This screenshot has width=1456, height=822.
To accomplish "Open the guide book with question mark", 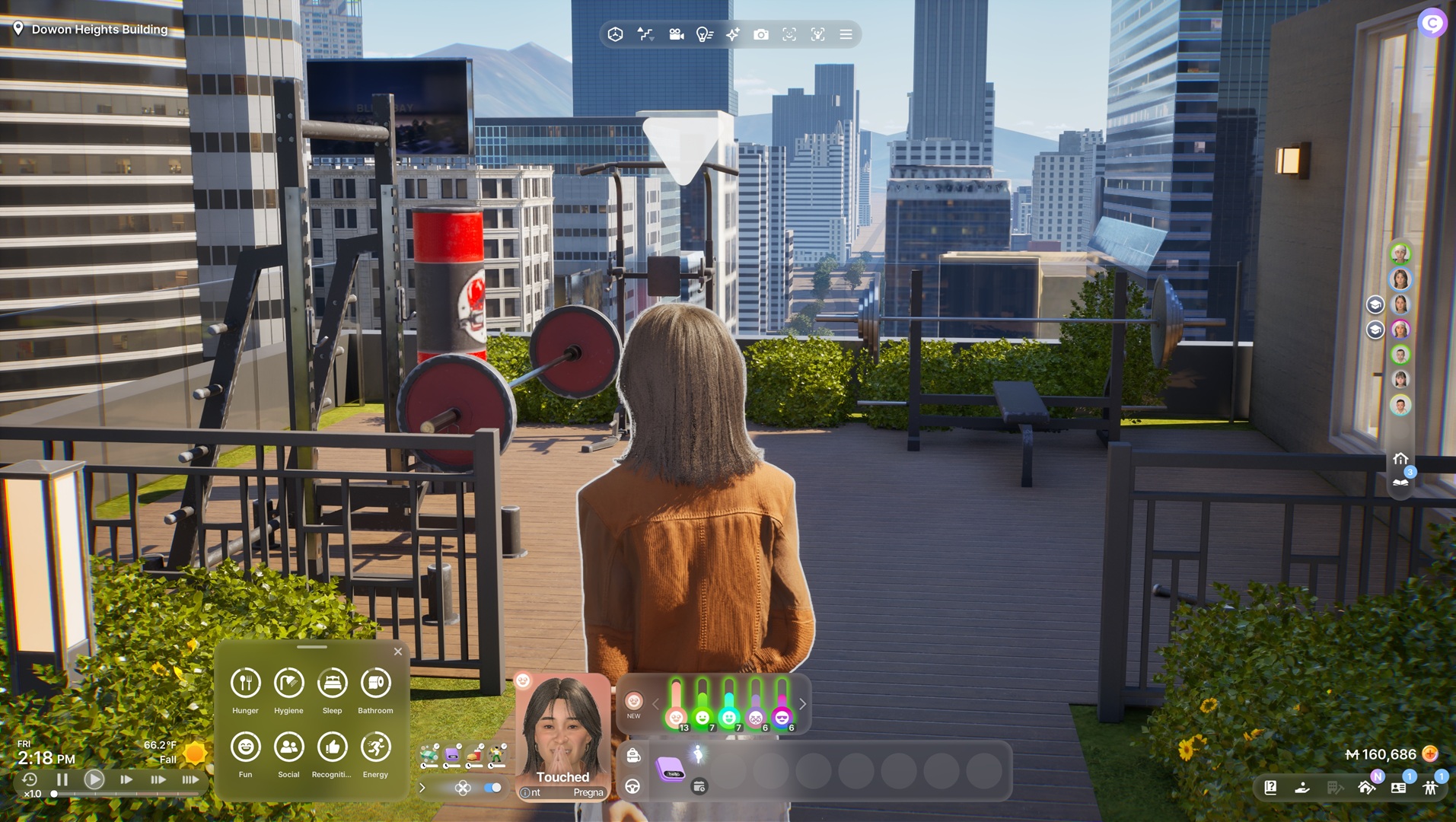I will 1270,788.
